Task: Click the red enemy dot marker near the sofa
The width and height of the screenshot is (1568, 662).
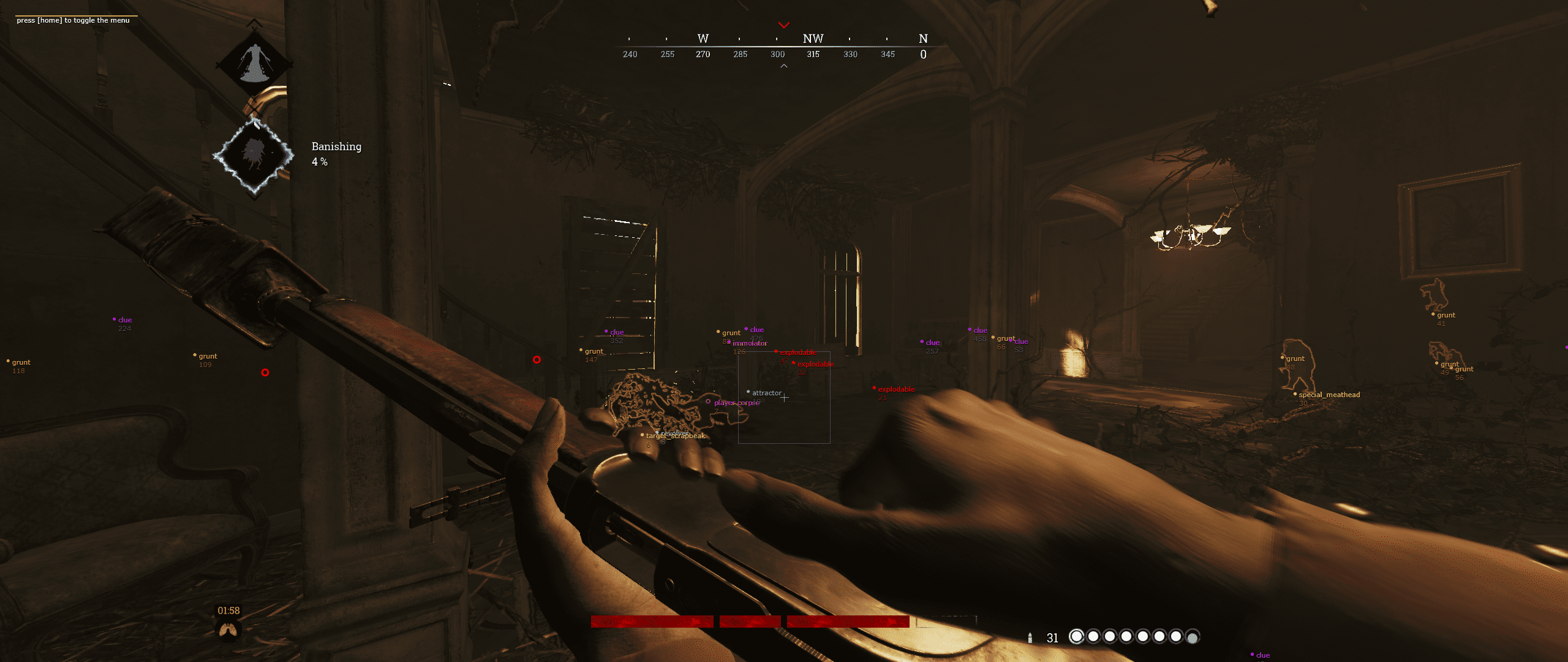Action: pyautogui.click(x=265, y=372)
